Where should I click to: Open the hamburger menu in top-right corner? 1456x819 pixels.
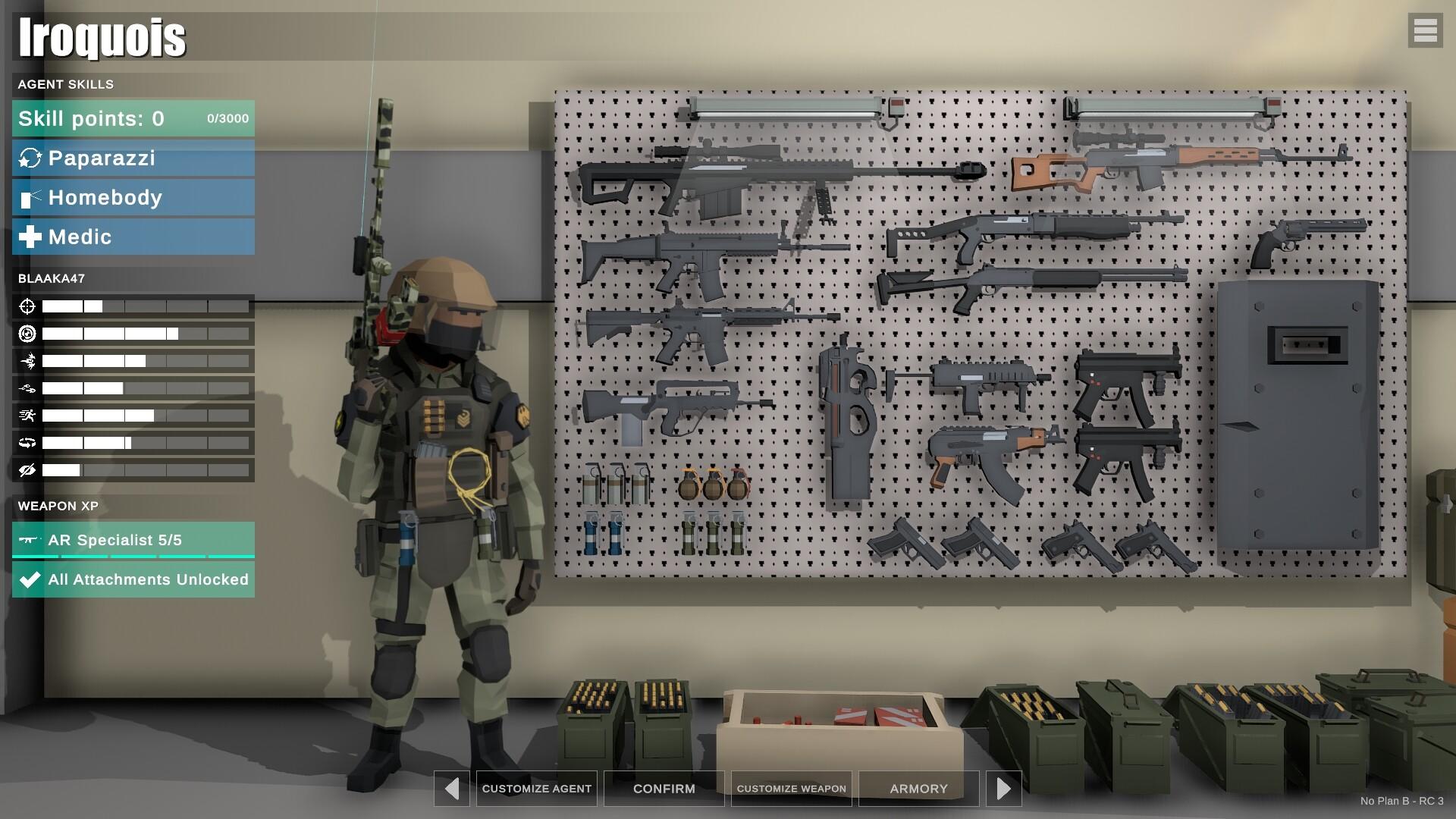1426,31
